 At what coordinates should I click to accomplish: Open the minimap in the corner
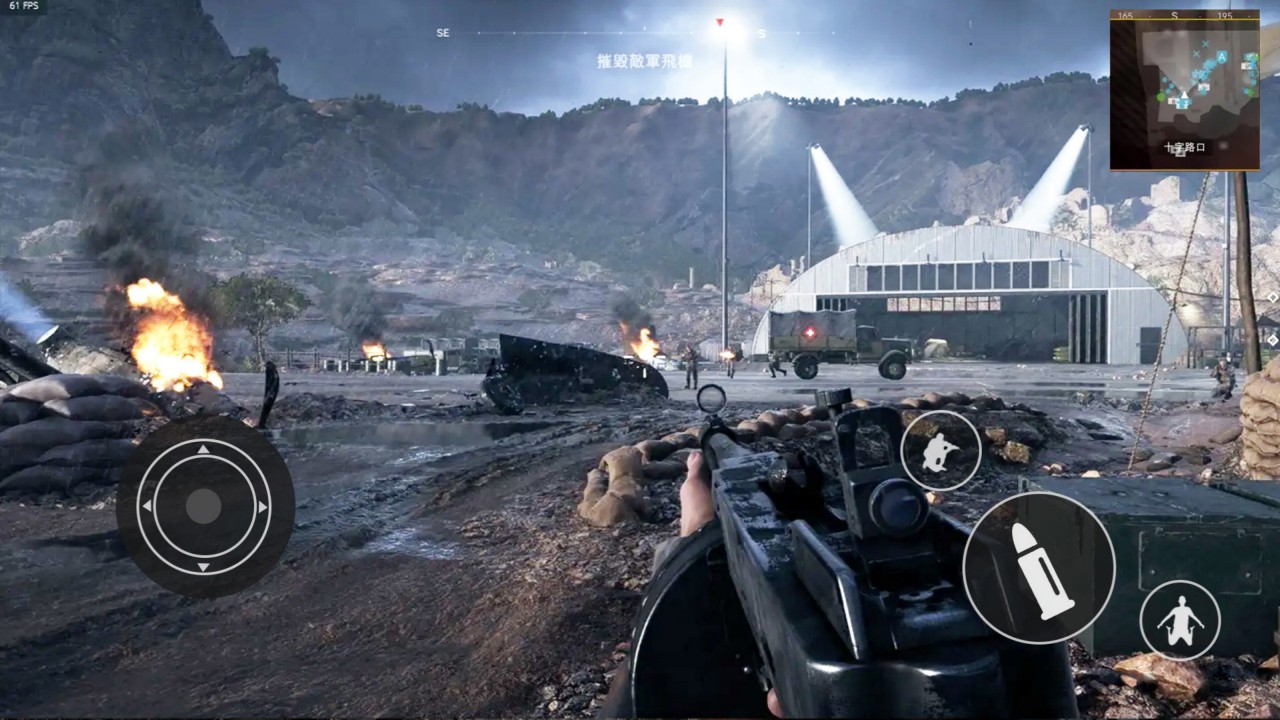1184,89
